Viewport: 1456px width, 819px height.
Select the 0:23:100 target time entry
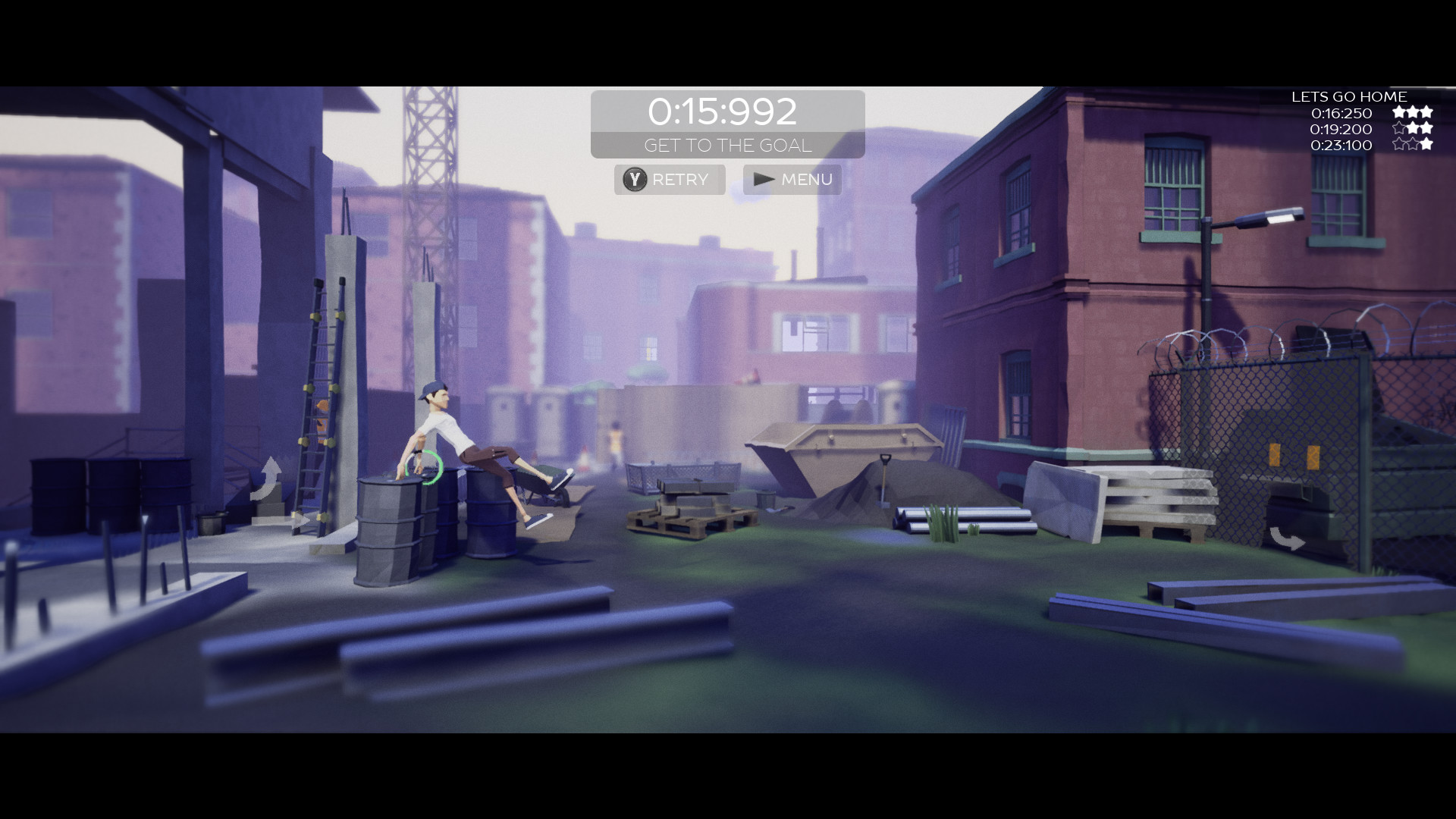click(1341, 146)
